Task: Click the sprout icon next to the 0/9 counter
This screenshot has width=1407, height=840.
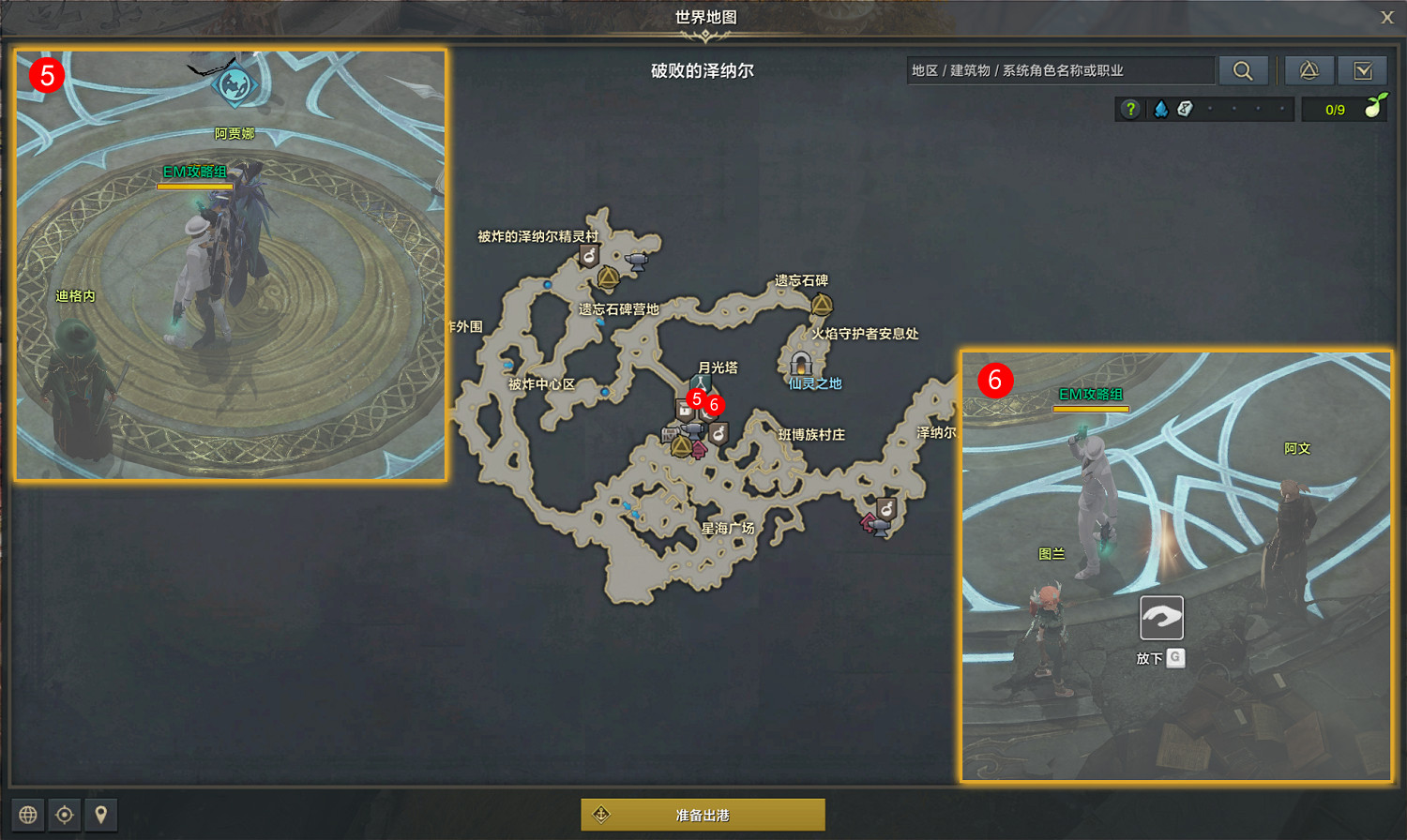Action: [1375, 106]
